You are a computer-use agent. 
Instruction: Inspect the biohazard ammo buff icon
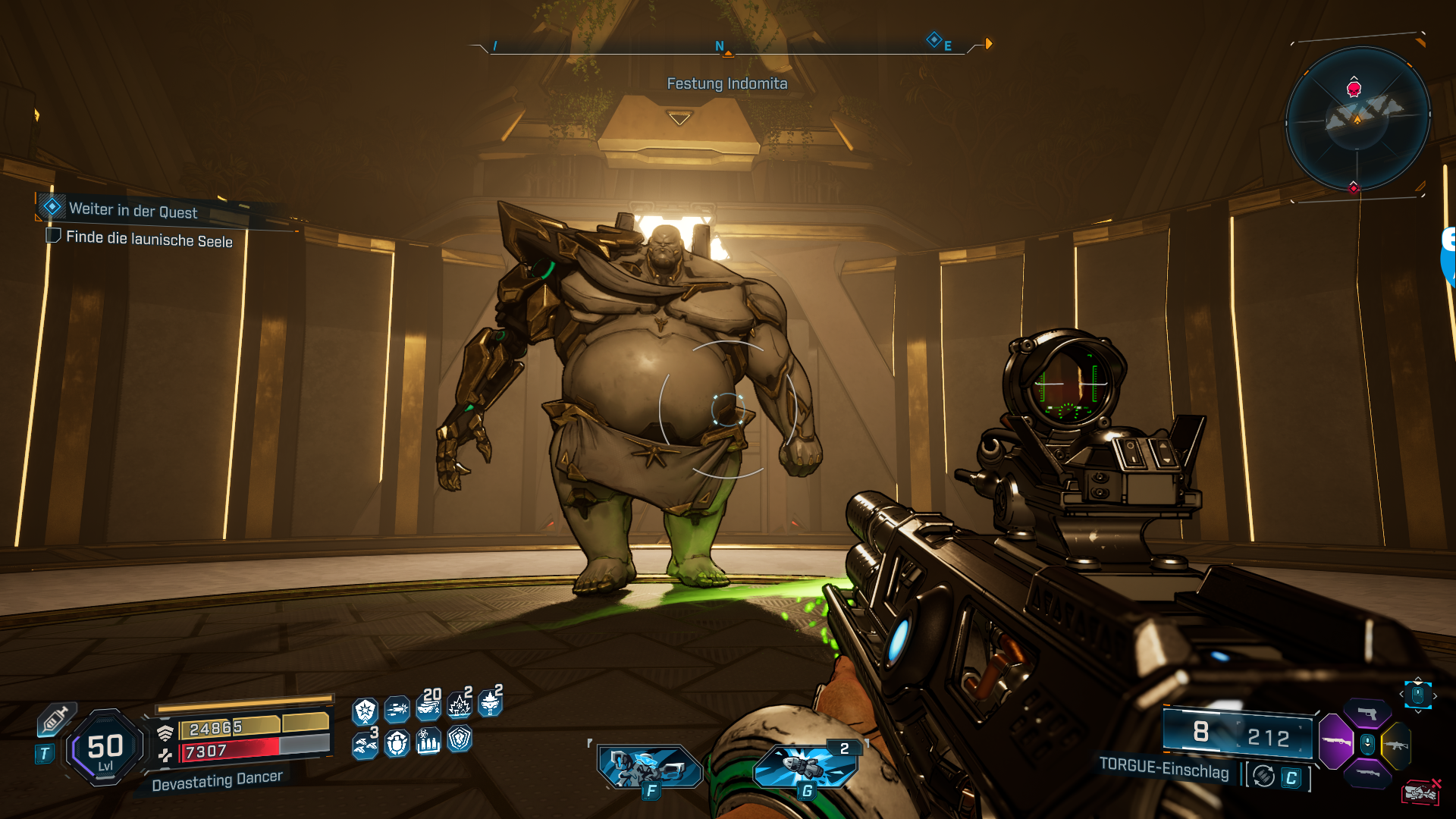428,742
